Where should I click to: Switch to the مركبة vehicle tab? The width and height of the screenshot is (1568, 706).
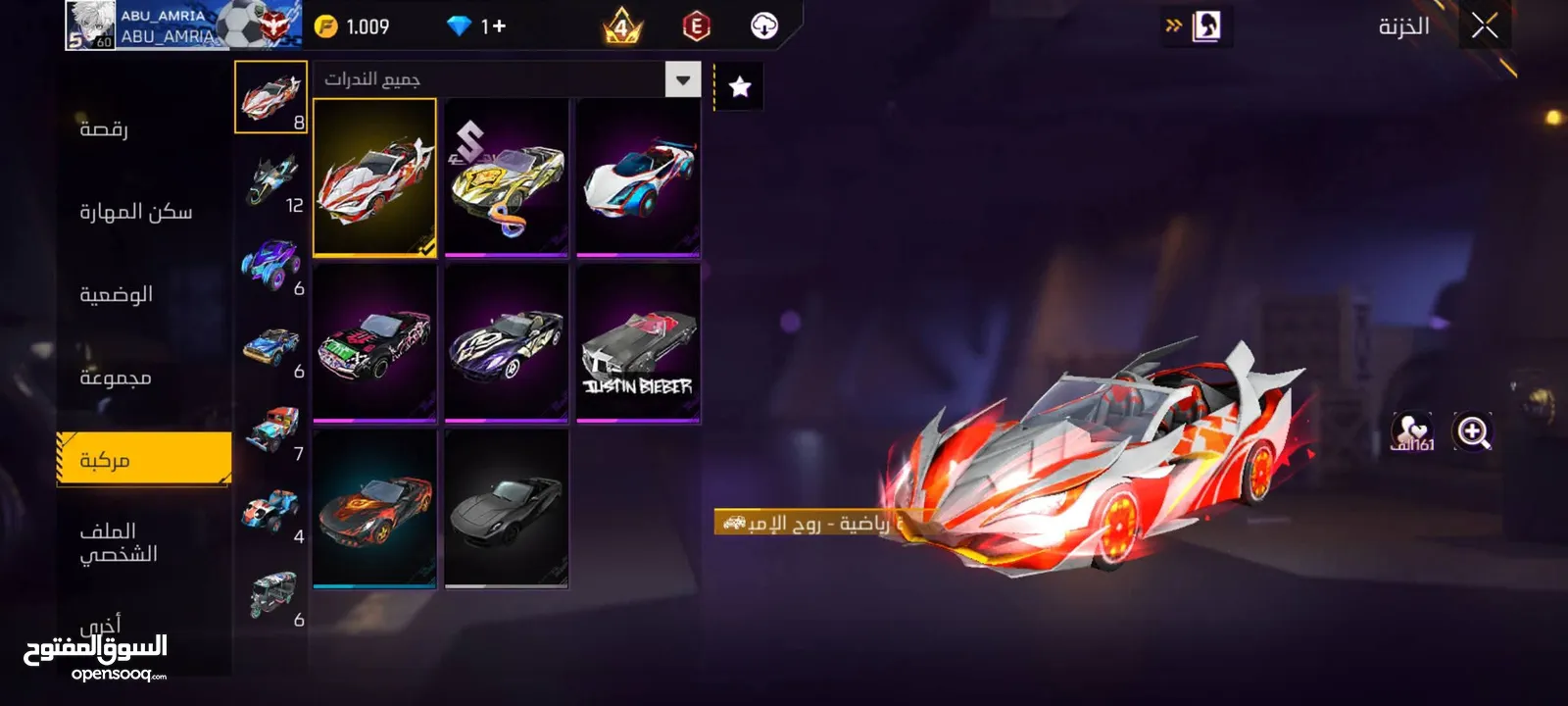[144, 459]
